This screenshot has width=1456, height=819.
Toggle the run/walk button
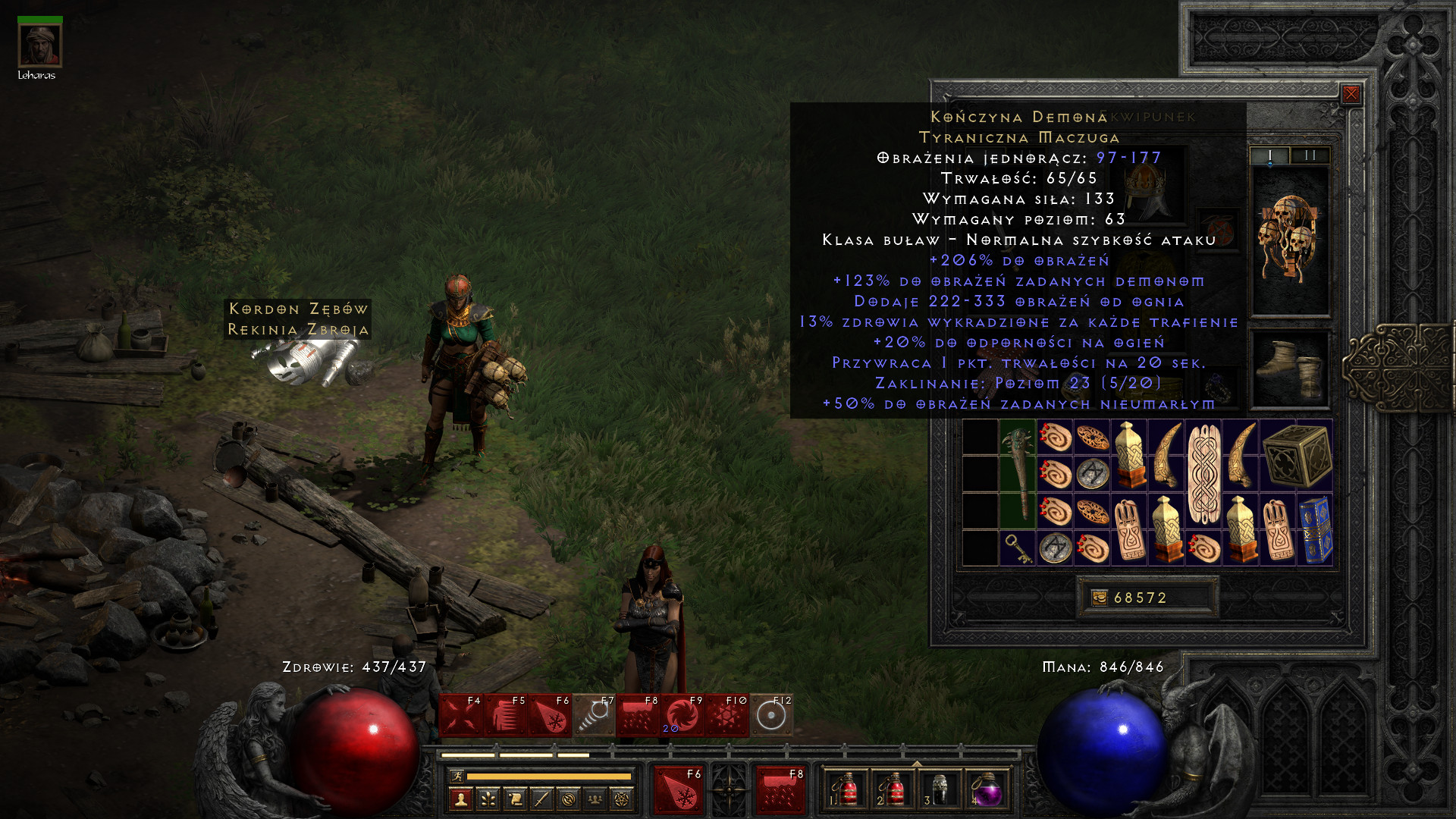(x=457, y=776)
